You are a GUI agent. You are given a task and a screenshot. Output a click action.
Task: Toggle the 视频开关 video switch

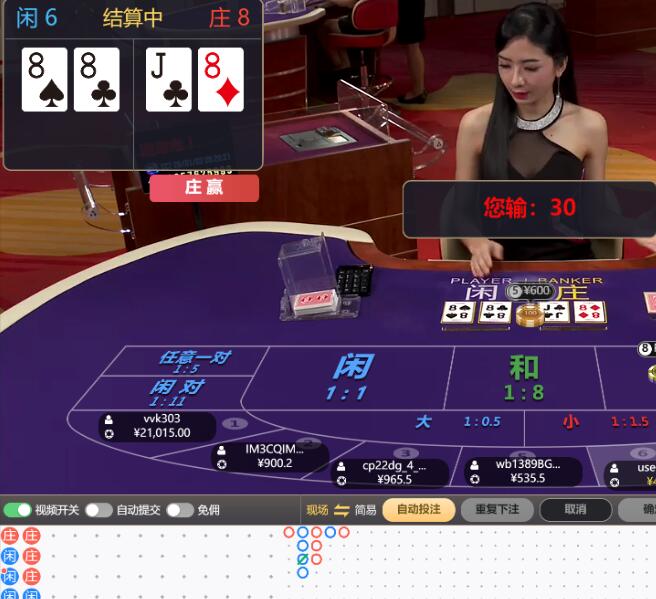(x=18, y=510)
